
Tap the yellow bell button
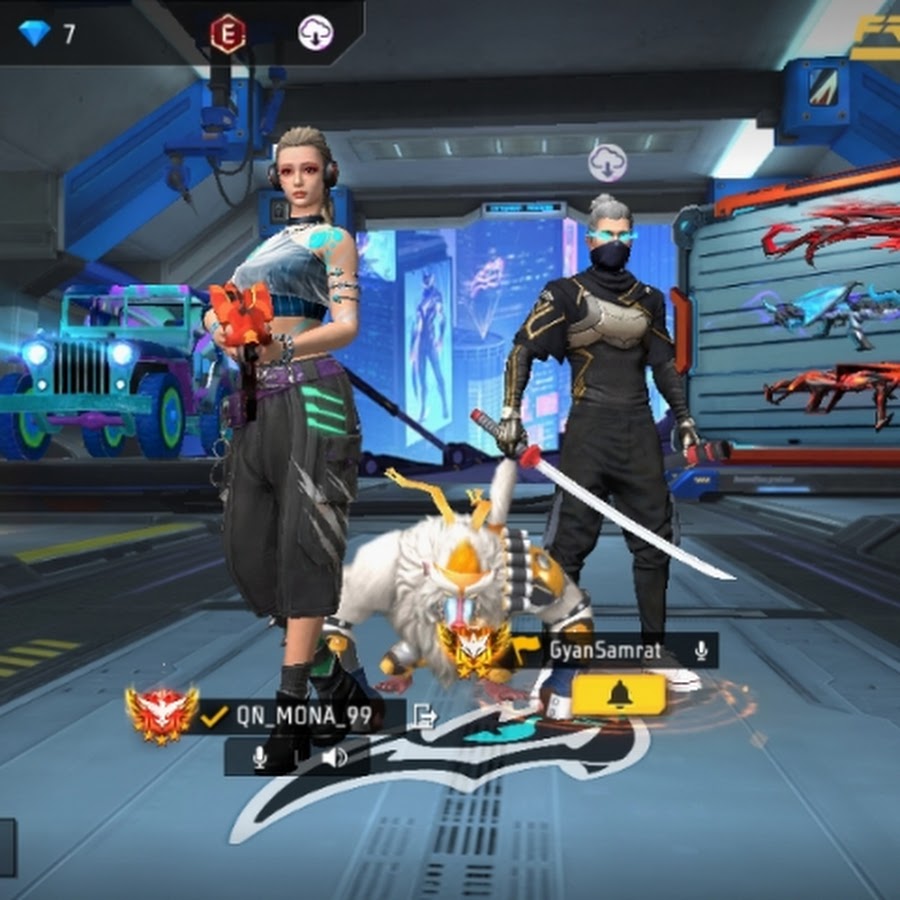point(619,694)
